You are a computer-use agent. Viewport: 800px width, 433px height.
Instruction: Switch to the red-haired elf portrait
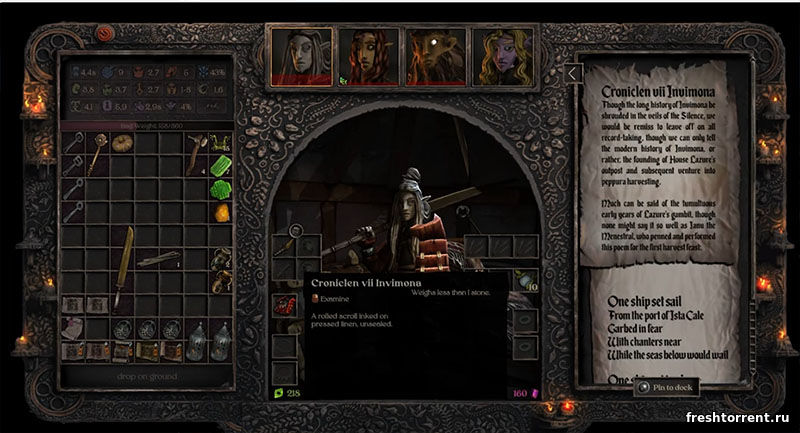[x=367, y=55]
